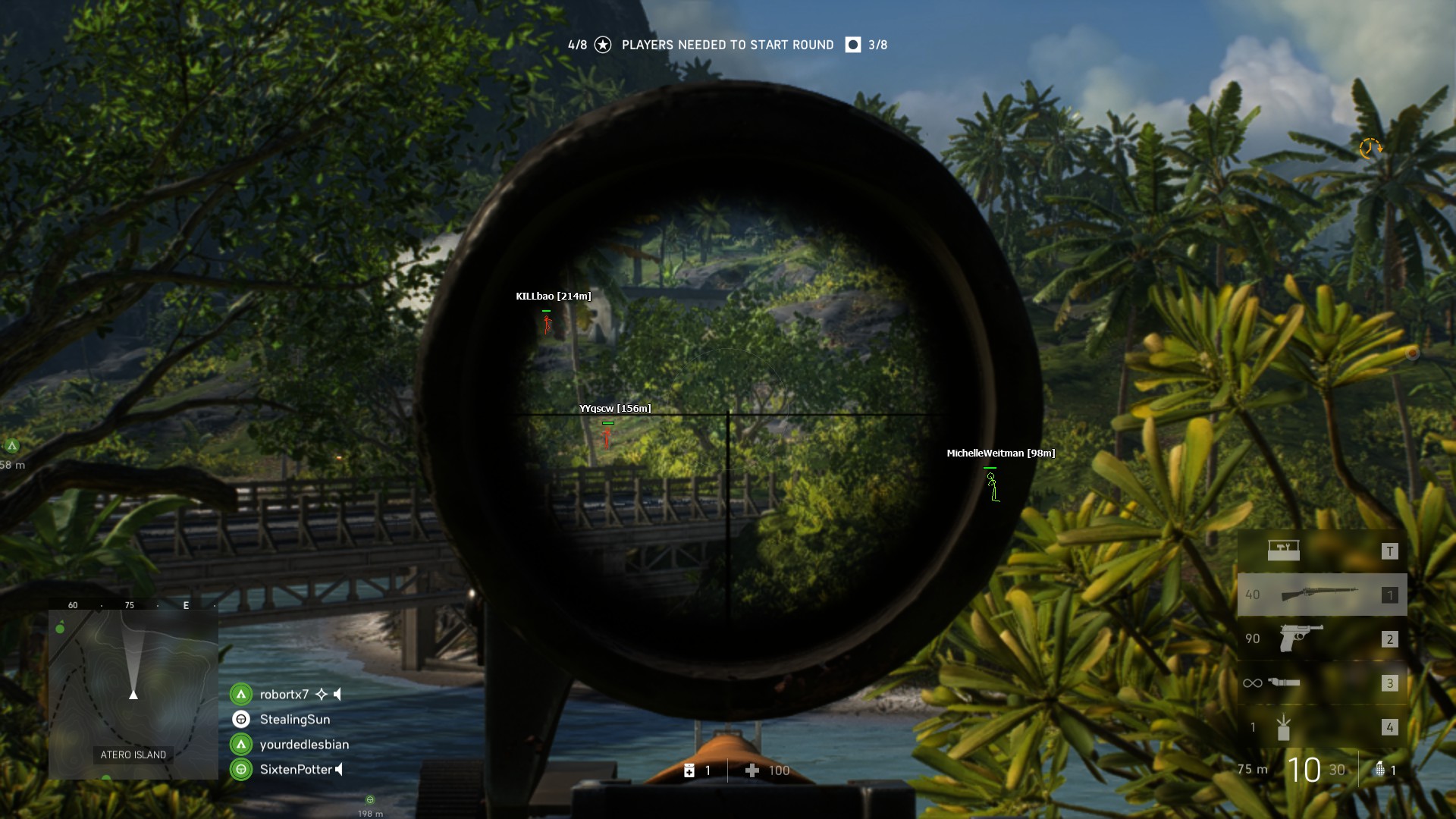The width and height of the screenshot is (1456, 819).
Task: Click the grenade count icon next to ammo
Action: click(x=1379, y=769)
